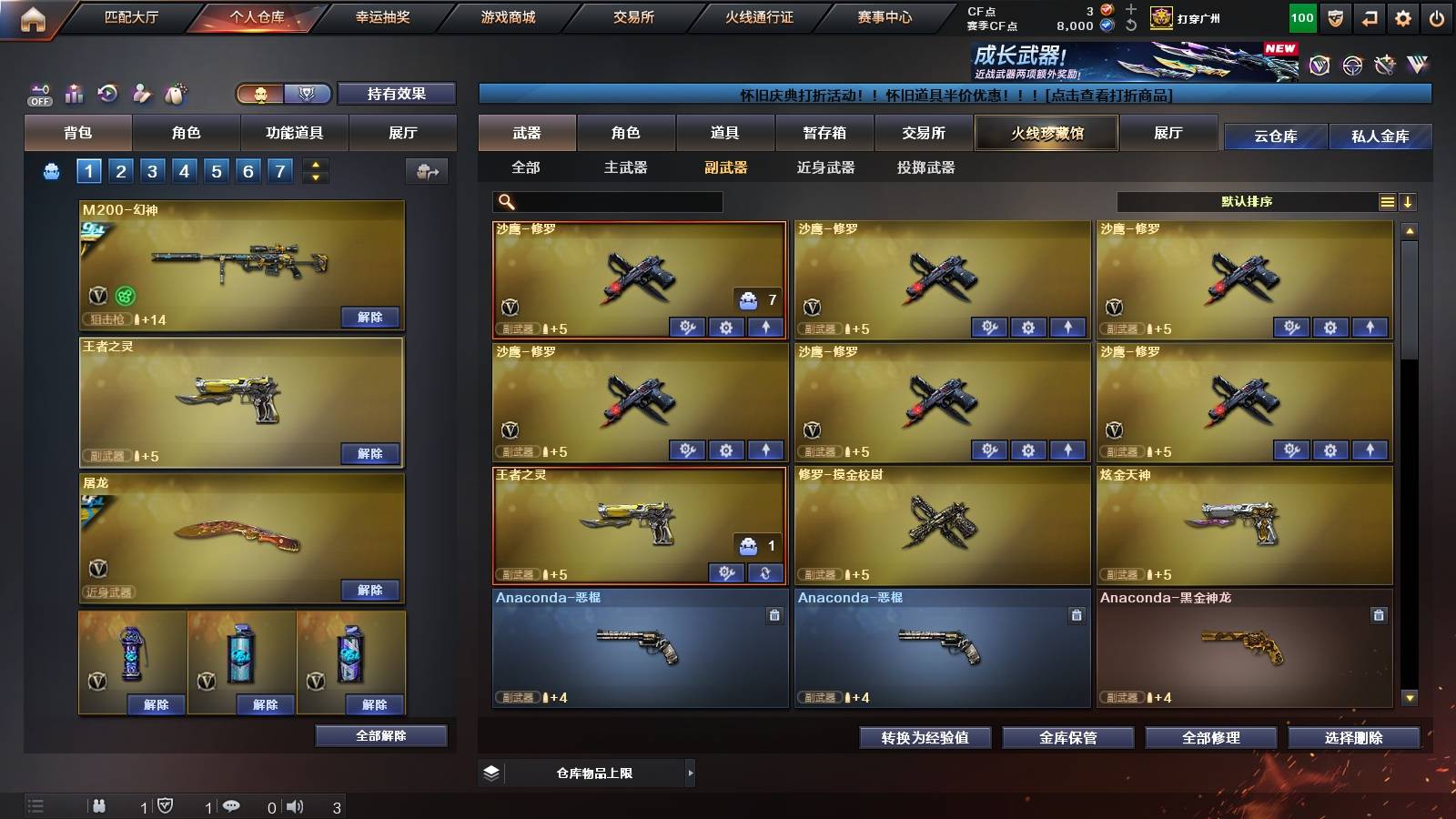This screenshot has height=819, width=1456.
Task: Toggle the OFF key switch top left
Action: tap(38, 93)
